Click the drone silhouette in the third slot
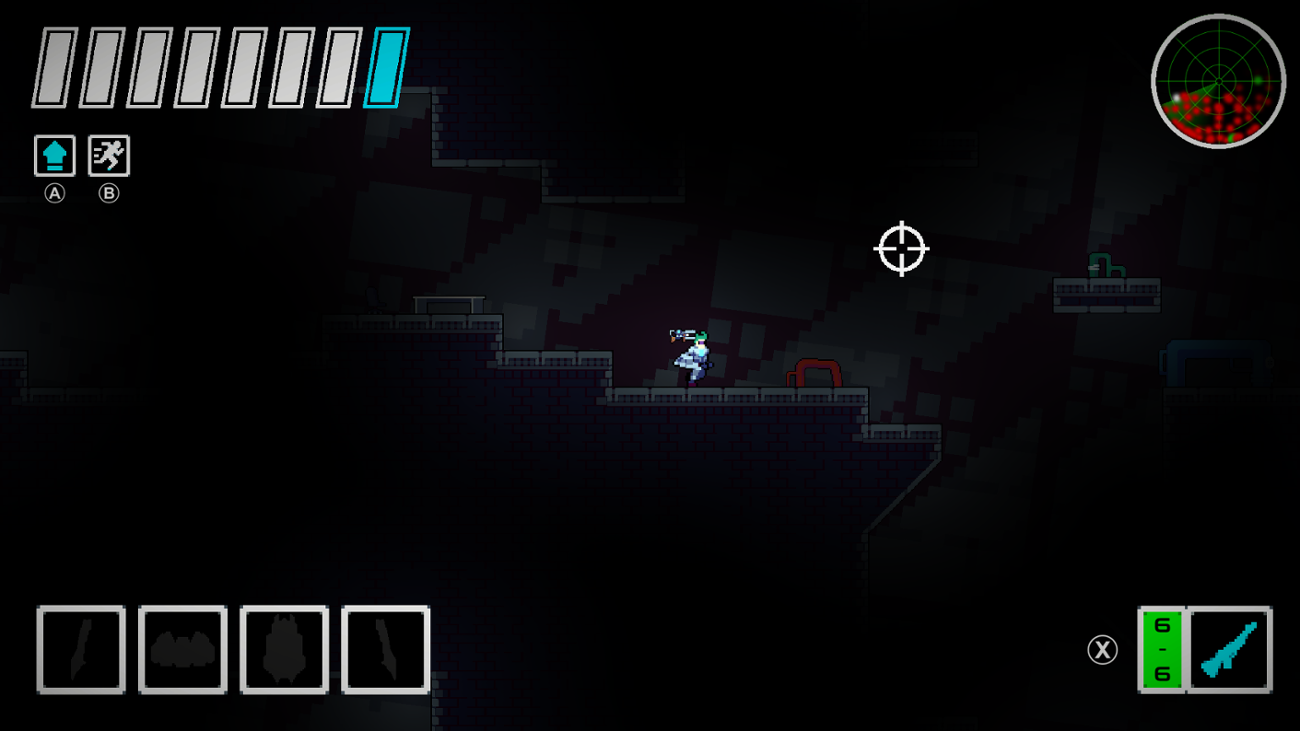1300x731 pixels. click(x=283, y=649)
